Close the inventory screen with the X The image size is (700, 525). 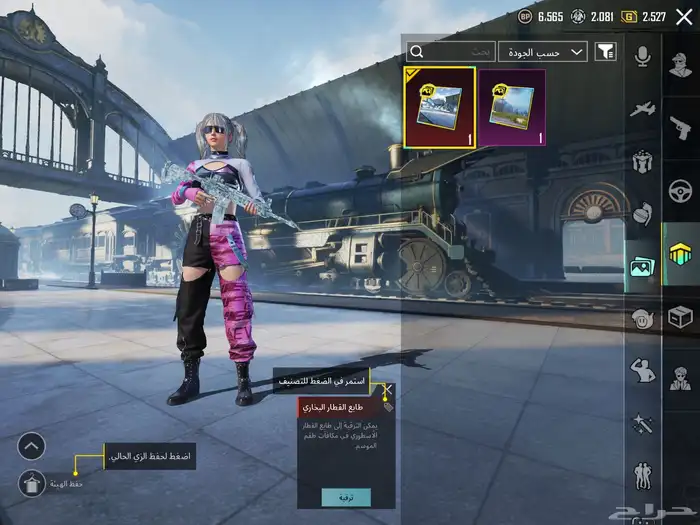coord(684,16)
